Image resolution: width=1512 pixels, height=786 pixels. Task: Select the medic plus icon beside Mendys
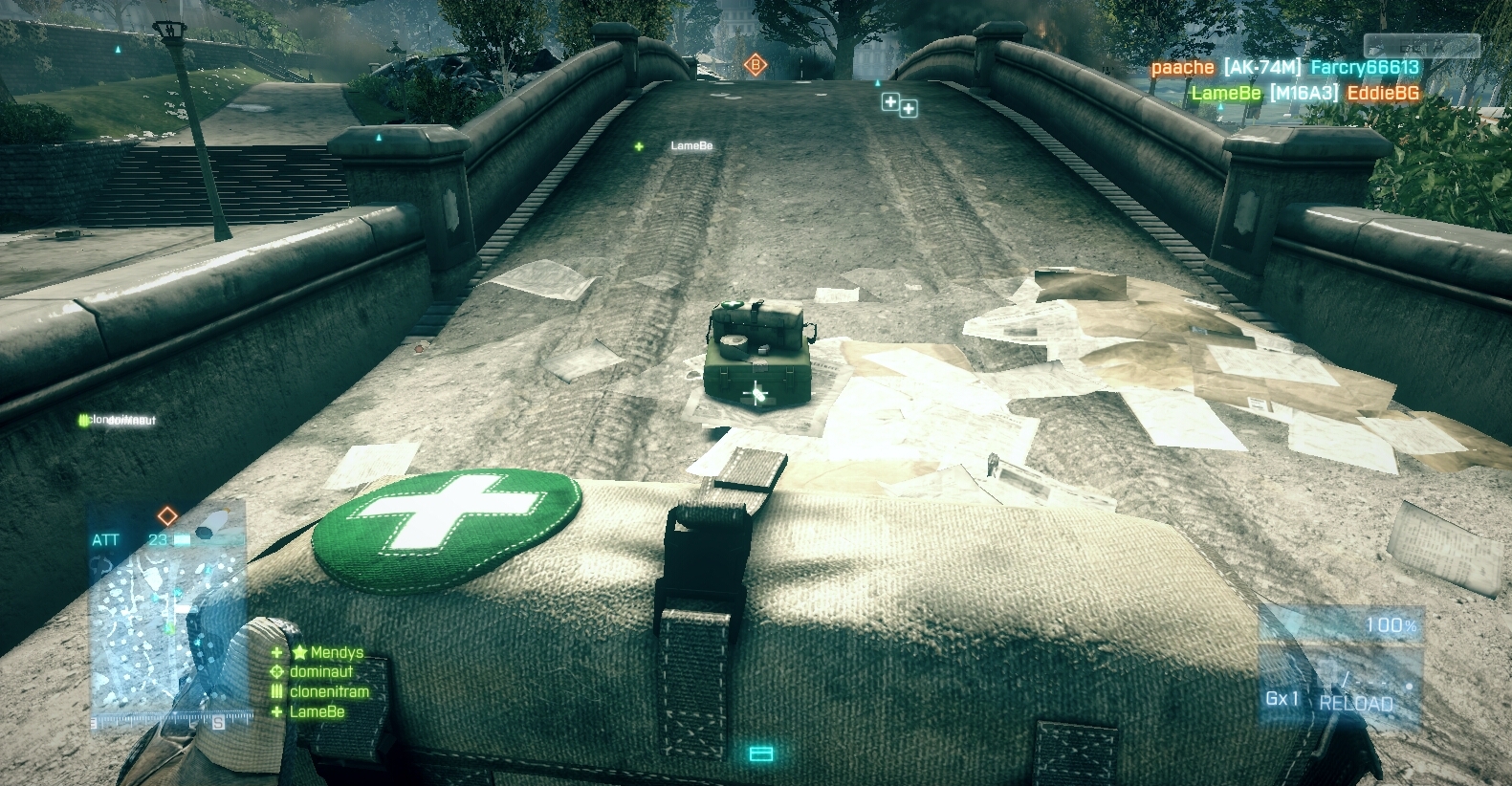click(x=275, y=652)
